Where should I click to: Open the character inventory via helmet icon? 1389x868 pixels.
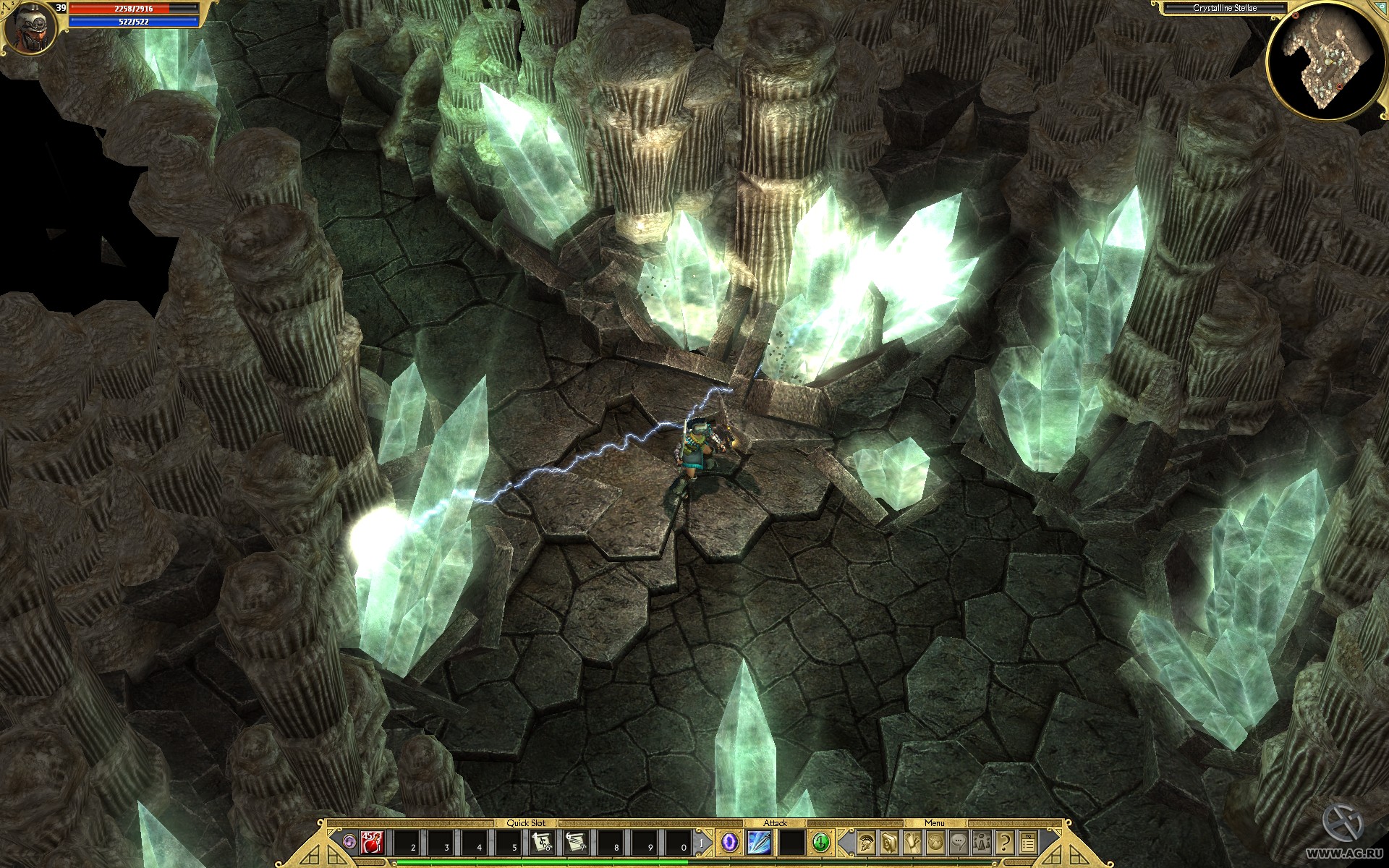click(867, 842)
